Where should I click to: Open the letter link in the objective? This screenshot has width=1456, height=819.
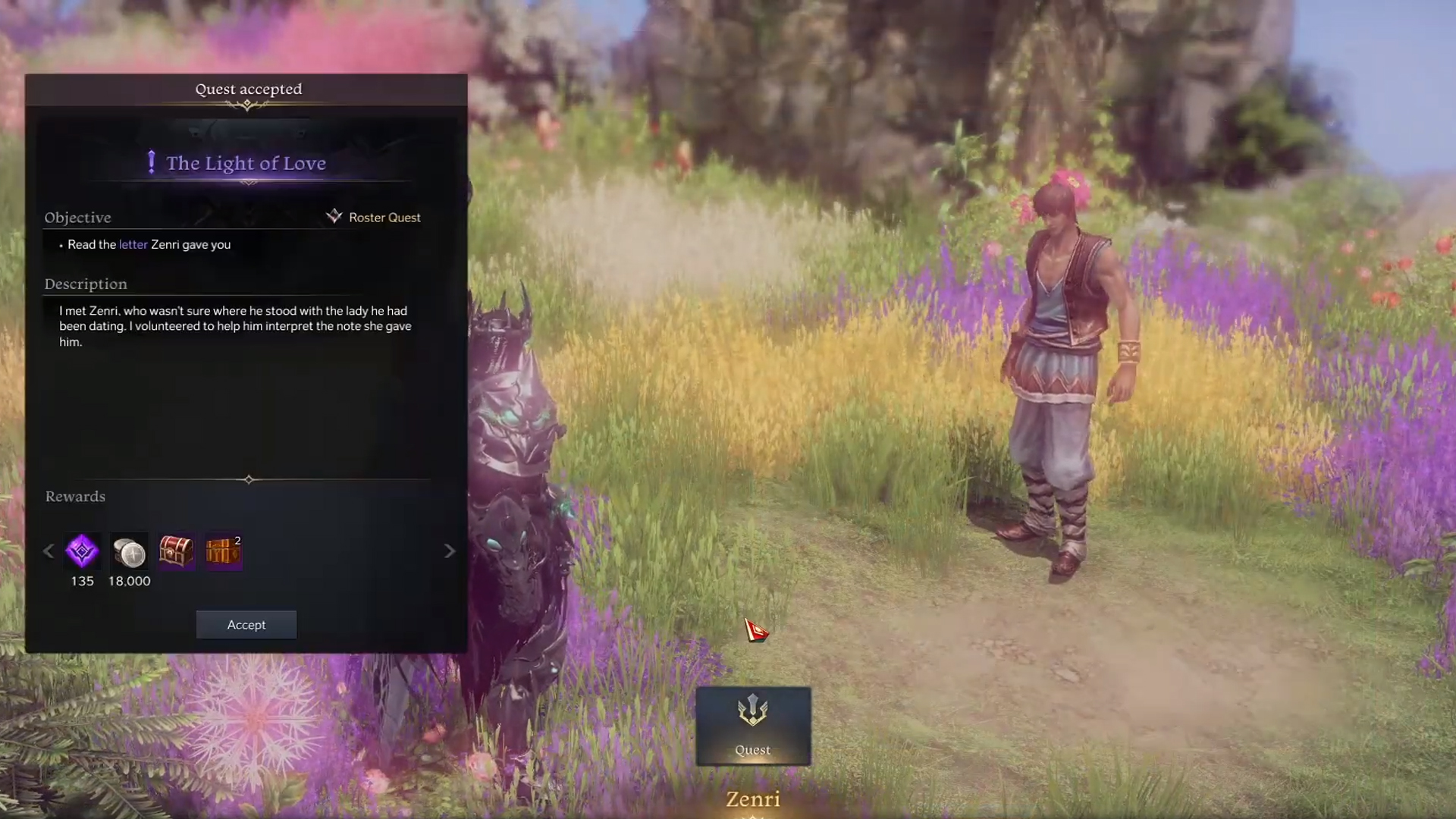[x=133, y=244]
